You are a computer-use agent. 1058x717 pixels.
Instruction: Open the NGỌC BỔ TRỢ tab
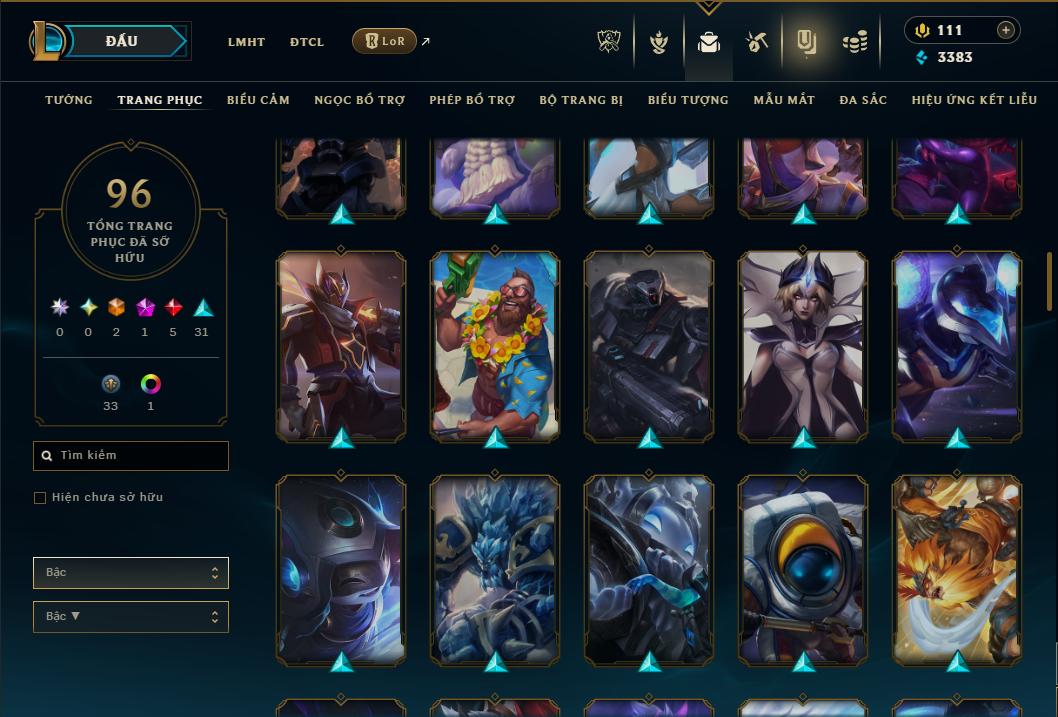click(x=359, y=100)
